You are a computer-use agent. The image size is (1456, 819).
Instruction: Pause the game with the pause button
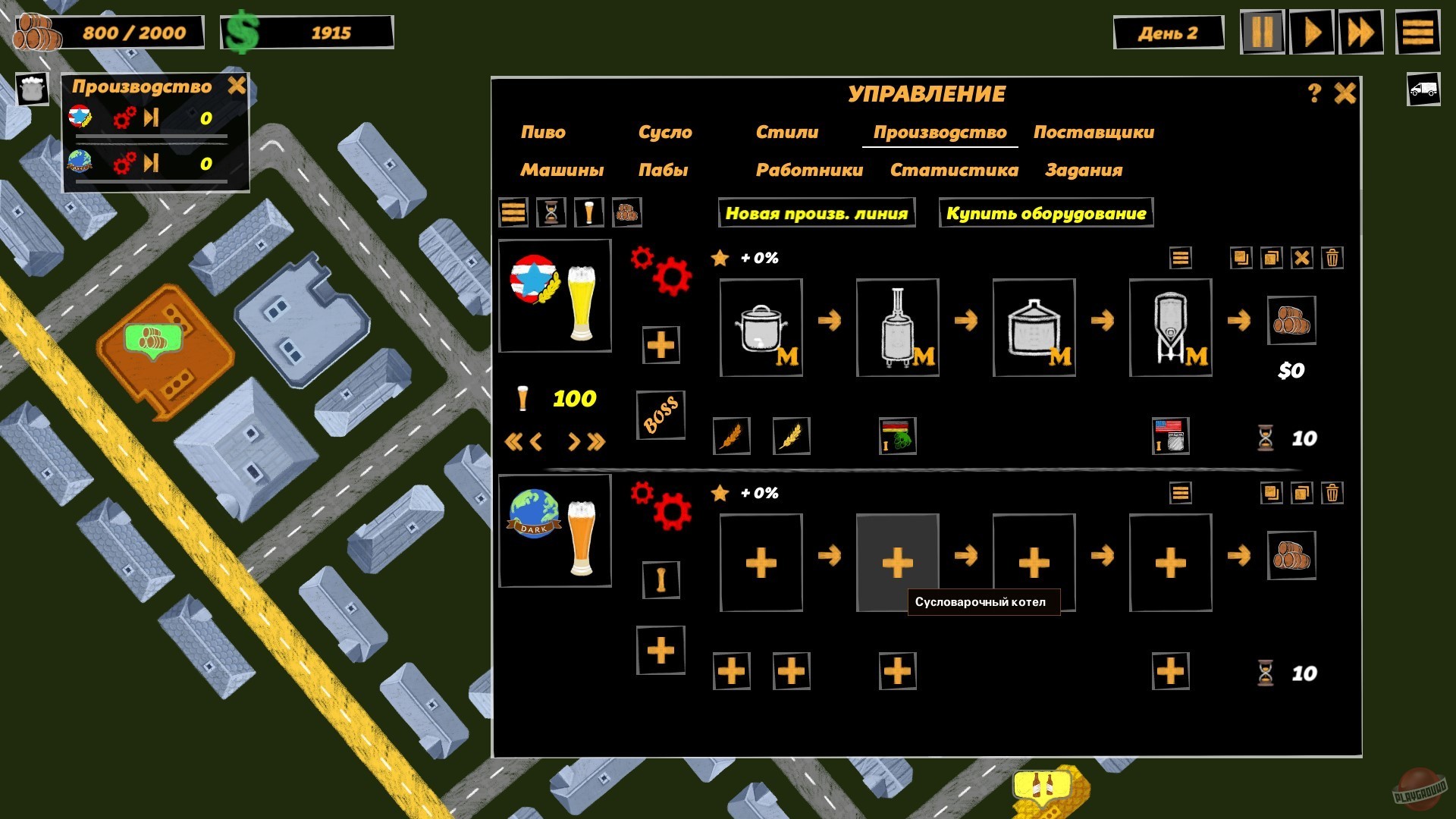[x=1263, y=32]
